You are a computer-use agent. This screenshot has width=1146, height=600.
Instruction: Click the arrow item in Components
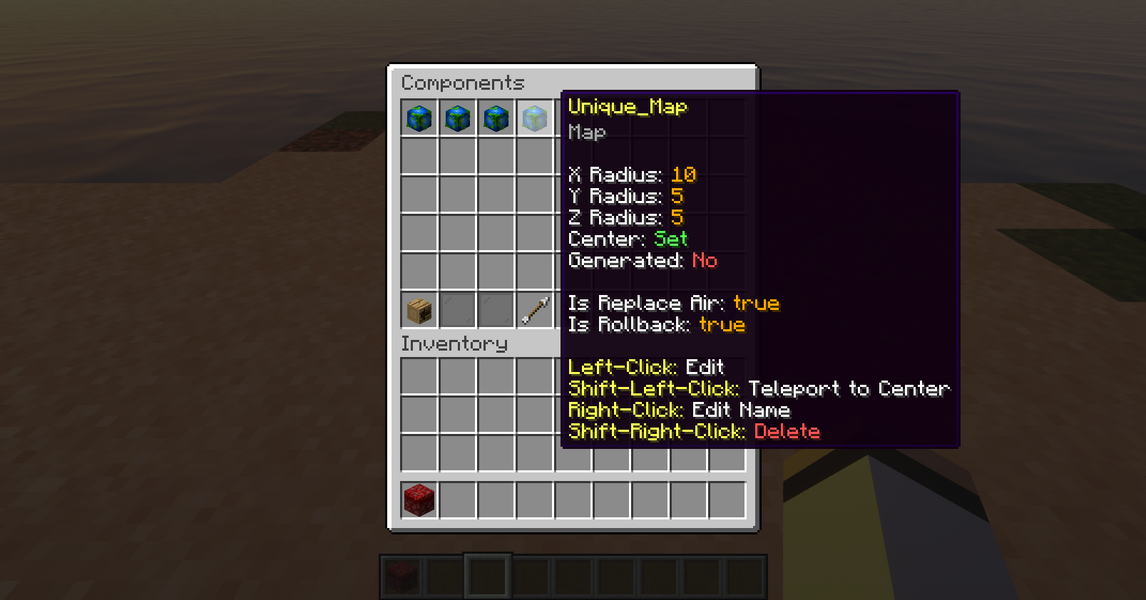[x=535, y=311]
